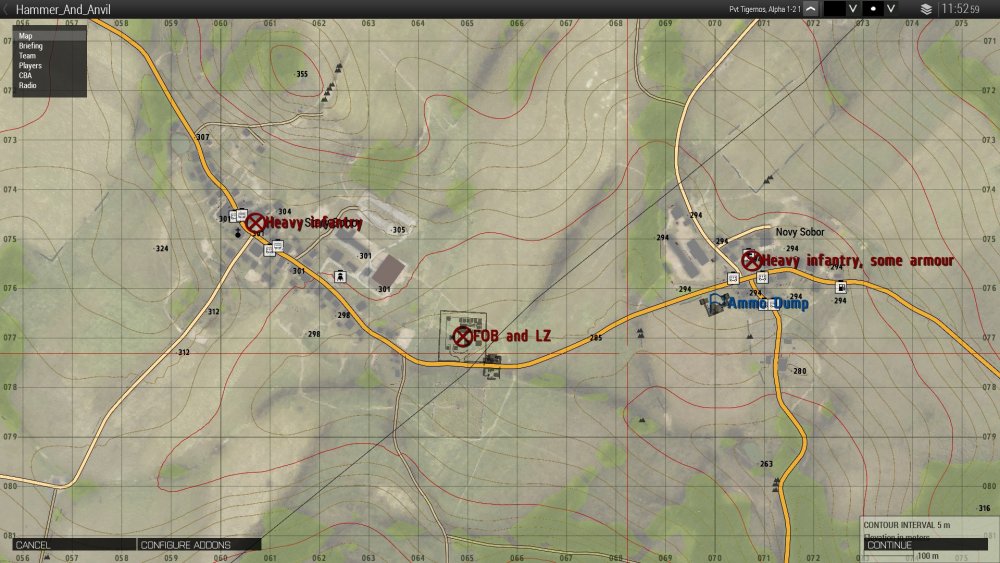The image size is (1000, 563).
Task: Open the Briefing section
Action: point(31,46)
